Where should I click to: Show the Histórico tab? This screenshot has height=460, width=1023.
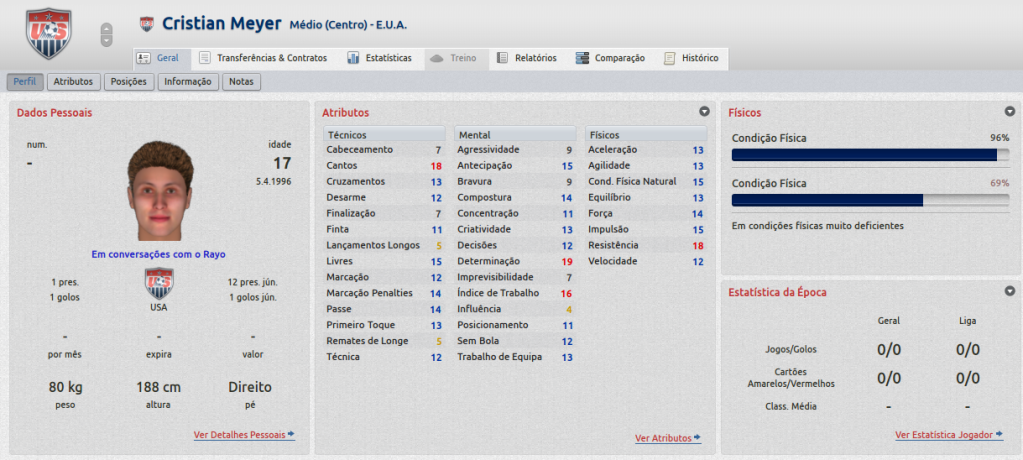[x=691, y=58]
